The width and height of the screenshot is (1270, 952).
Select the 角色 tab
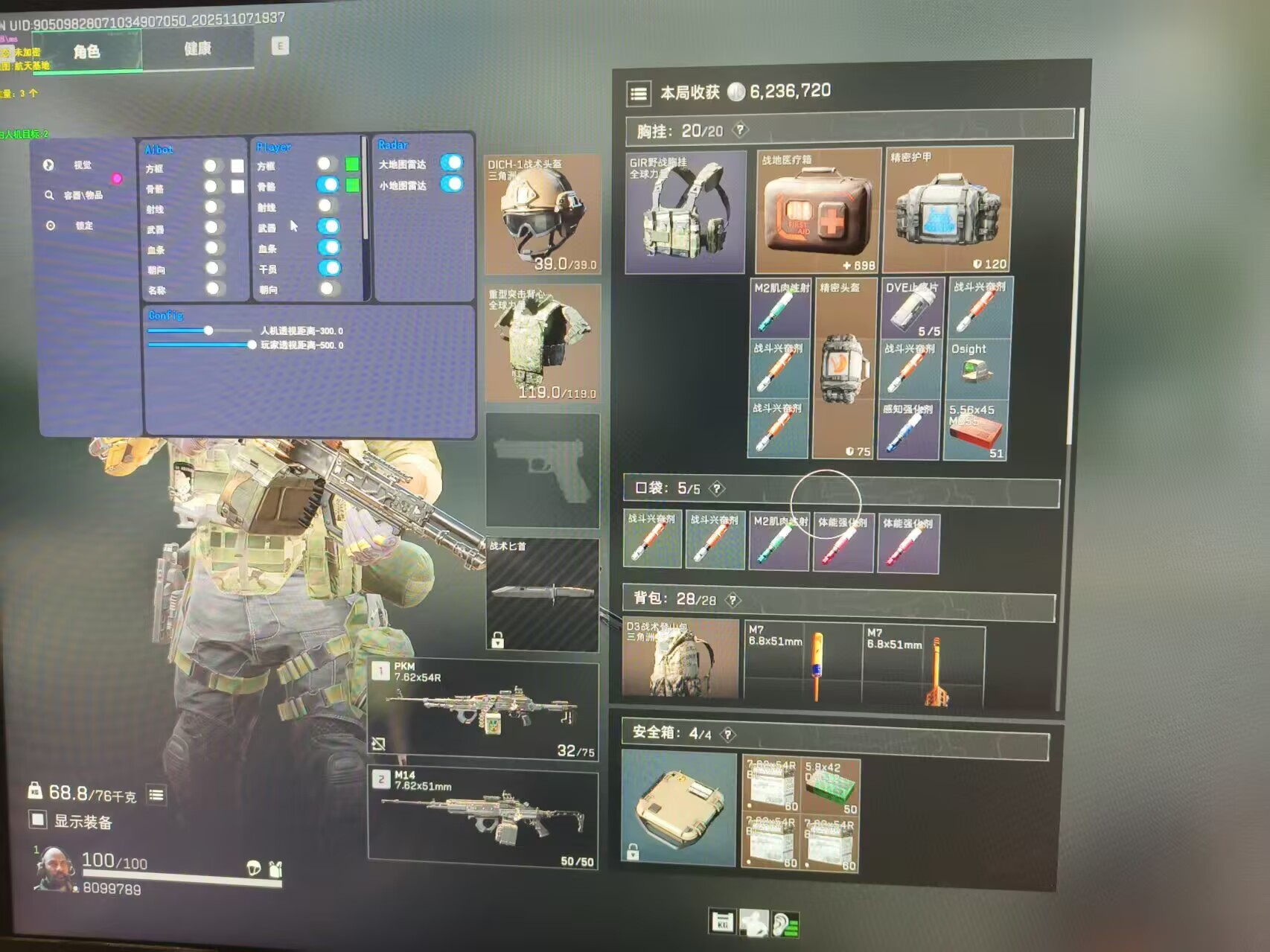(86, 51)
